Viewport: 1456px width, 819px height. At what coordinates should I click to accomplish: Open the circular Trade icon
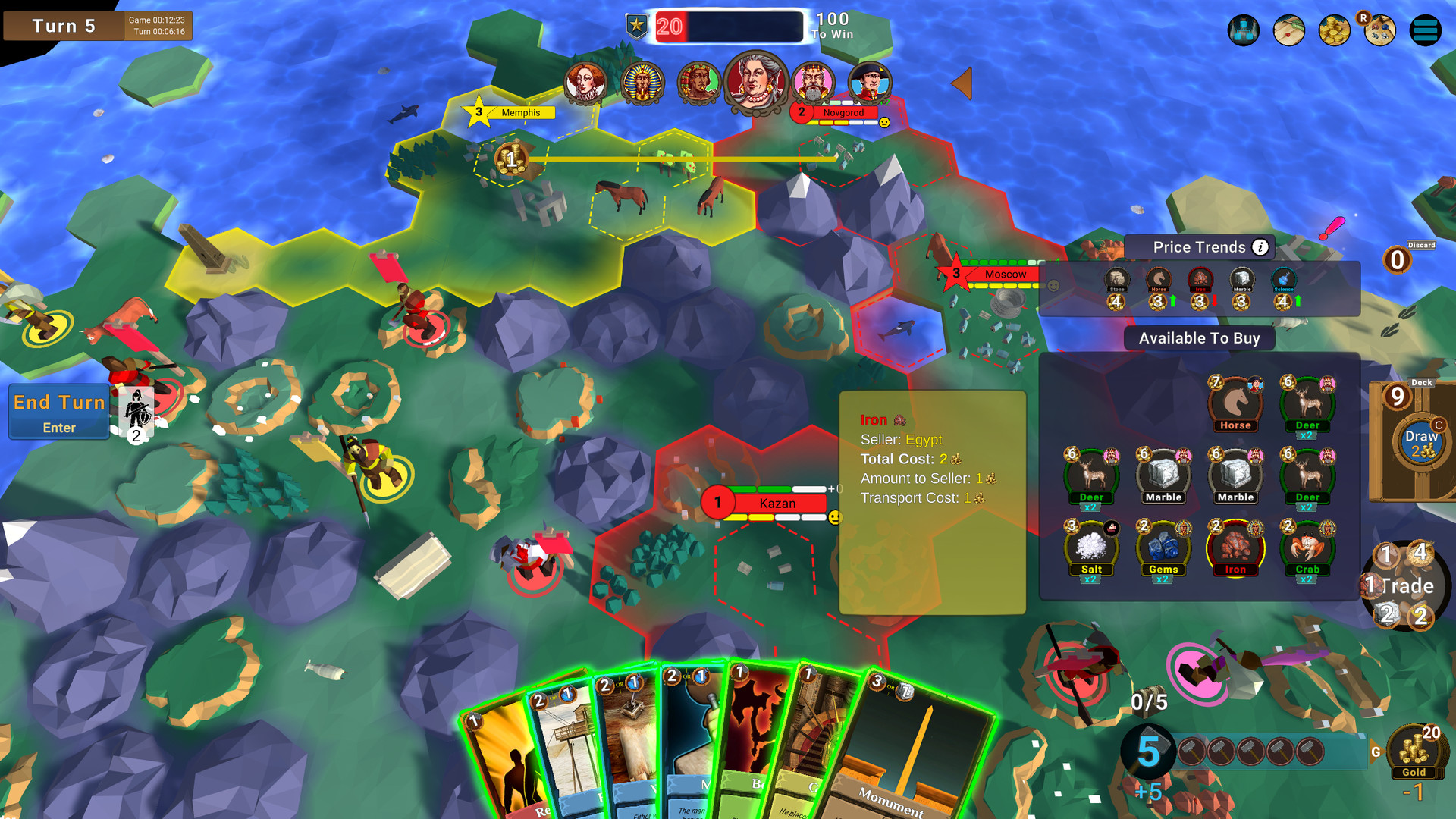point(1406,585)
